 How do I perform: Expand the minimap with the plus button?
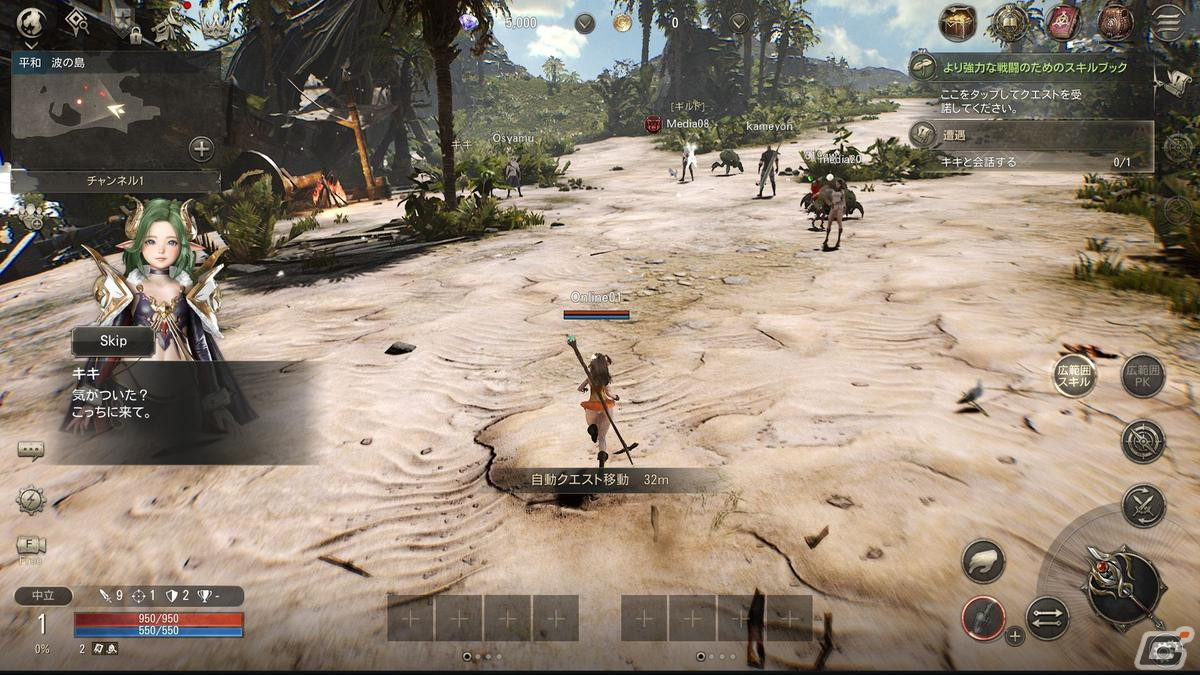201,149
